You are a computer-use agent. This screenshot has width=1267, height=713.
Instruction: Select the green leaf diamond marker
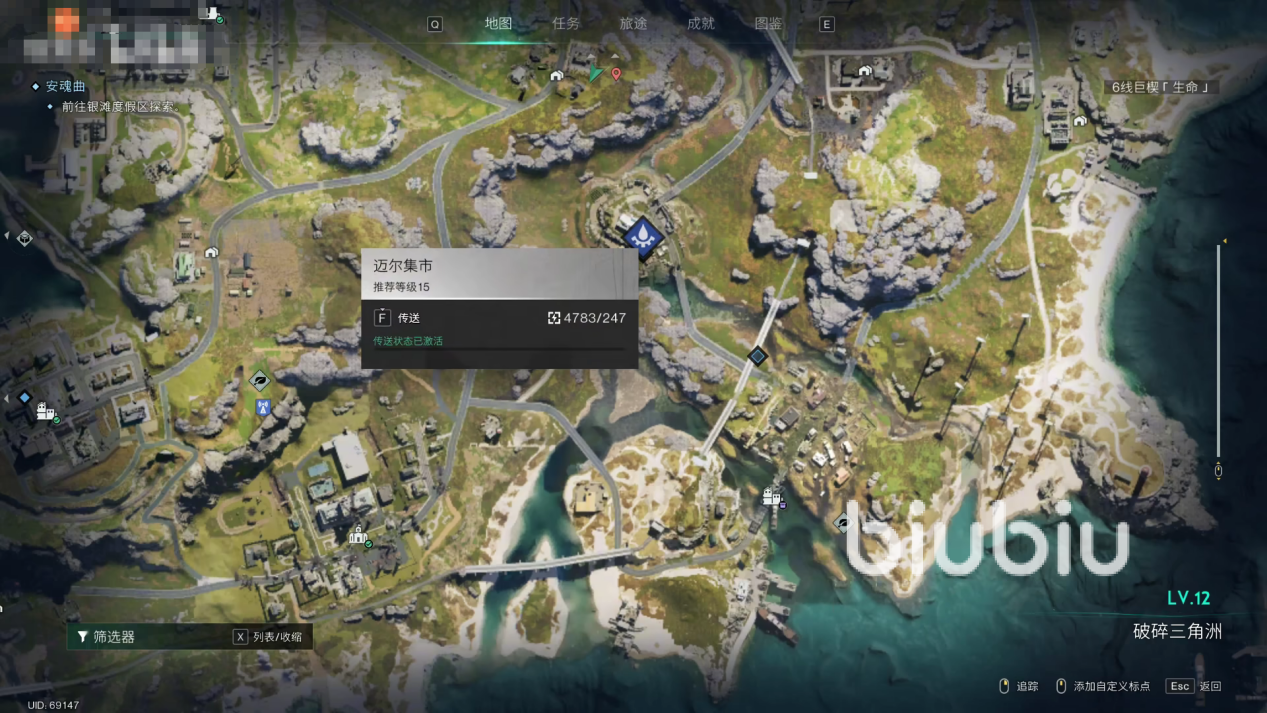point(260,380)
